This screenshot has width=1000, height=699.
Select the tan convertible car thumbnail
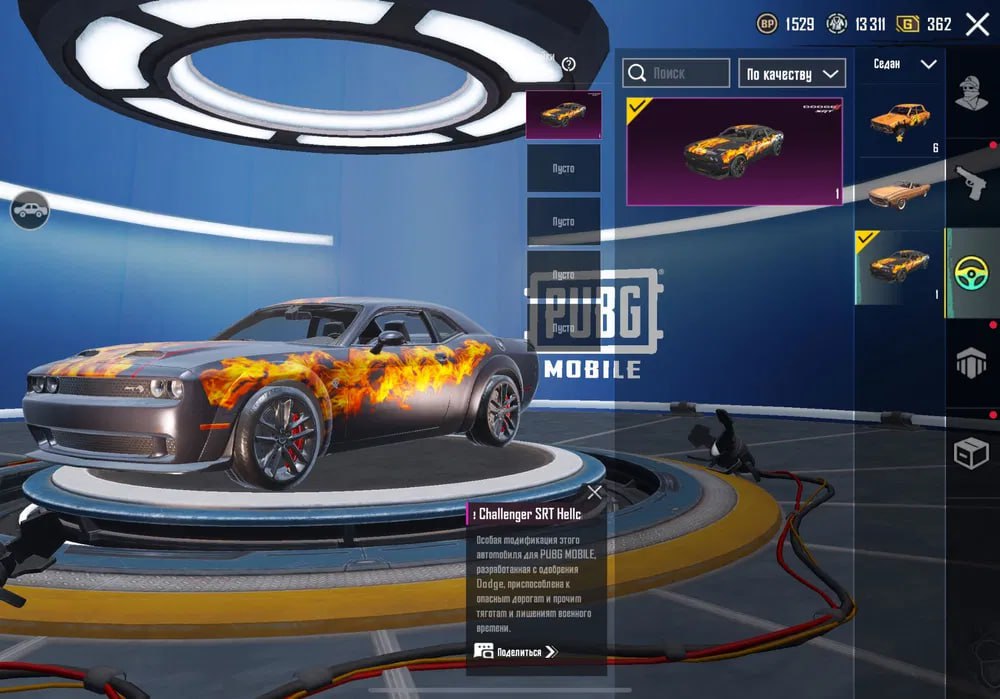point(899,193)
